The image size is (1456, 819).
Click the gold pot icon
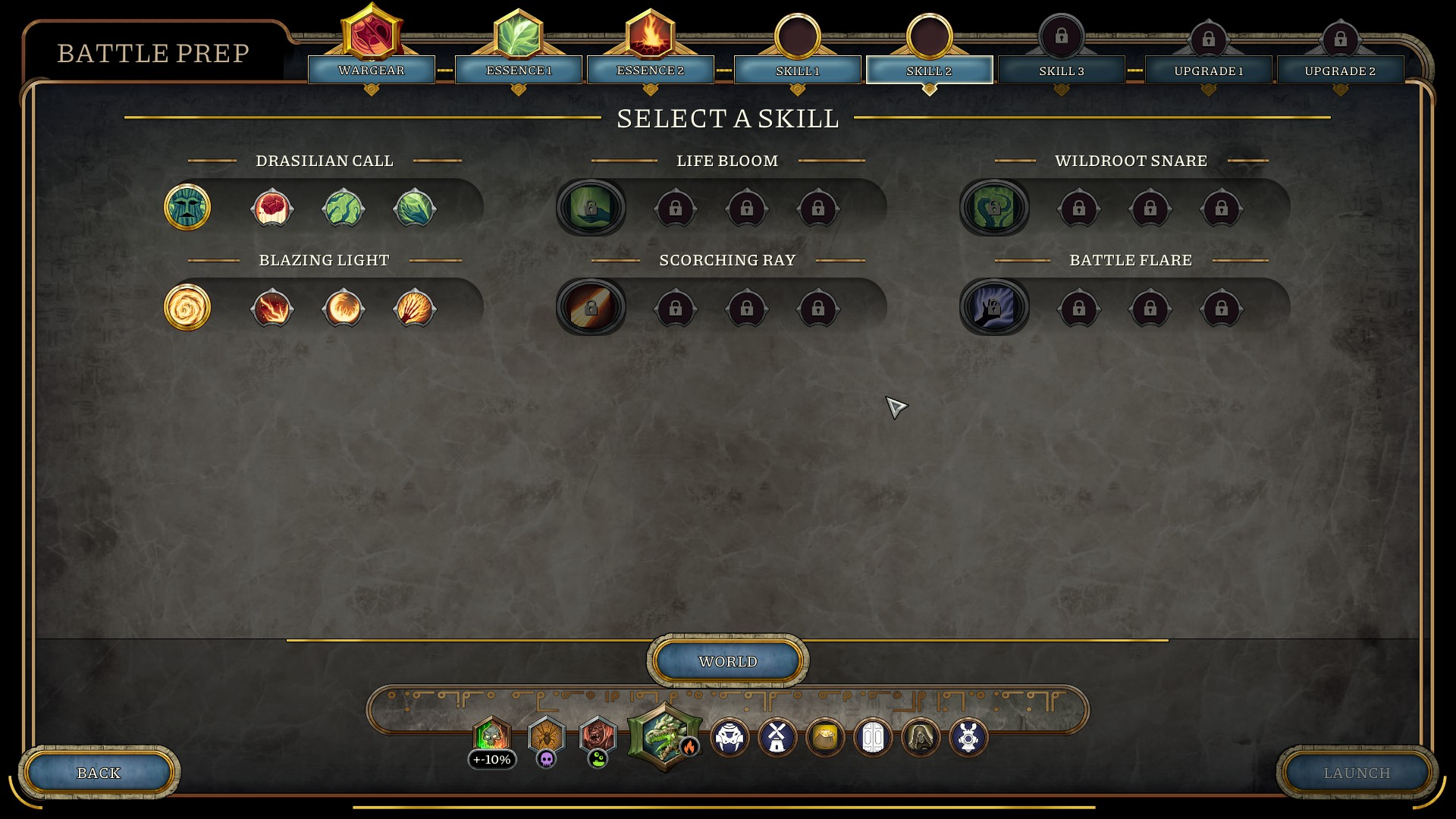pos(825,737)
